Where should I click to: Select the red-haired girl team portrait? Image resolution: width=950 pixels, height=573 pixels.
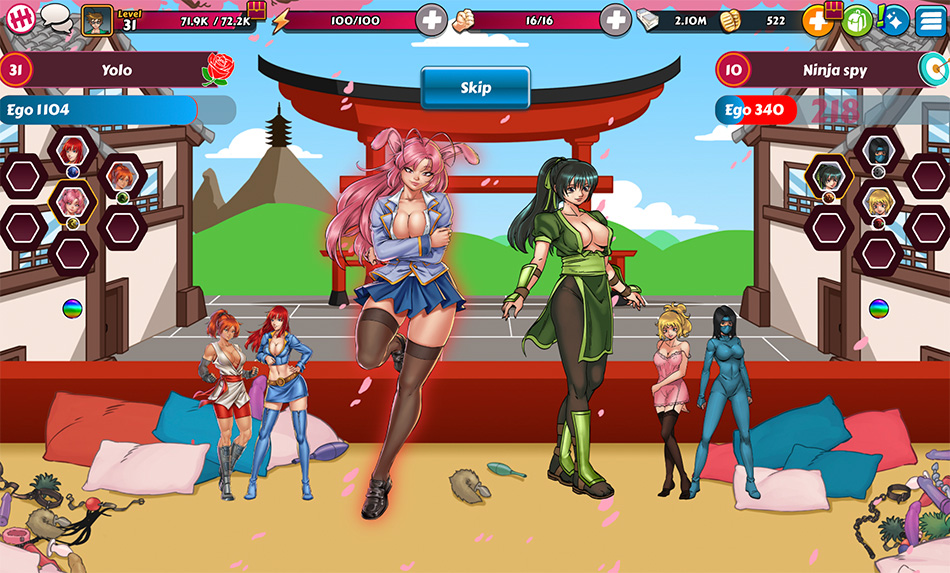point(72,151)
